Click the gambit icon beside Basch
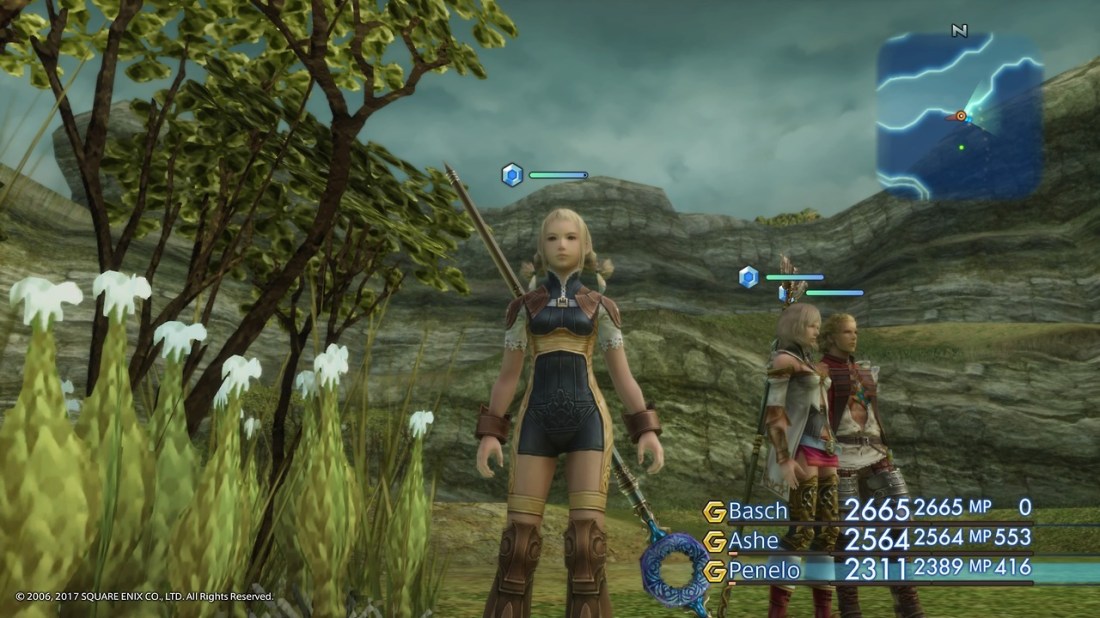The height and width of the screenshot is (618, 1100). point(714,512)
